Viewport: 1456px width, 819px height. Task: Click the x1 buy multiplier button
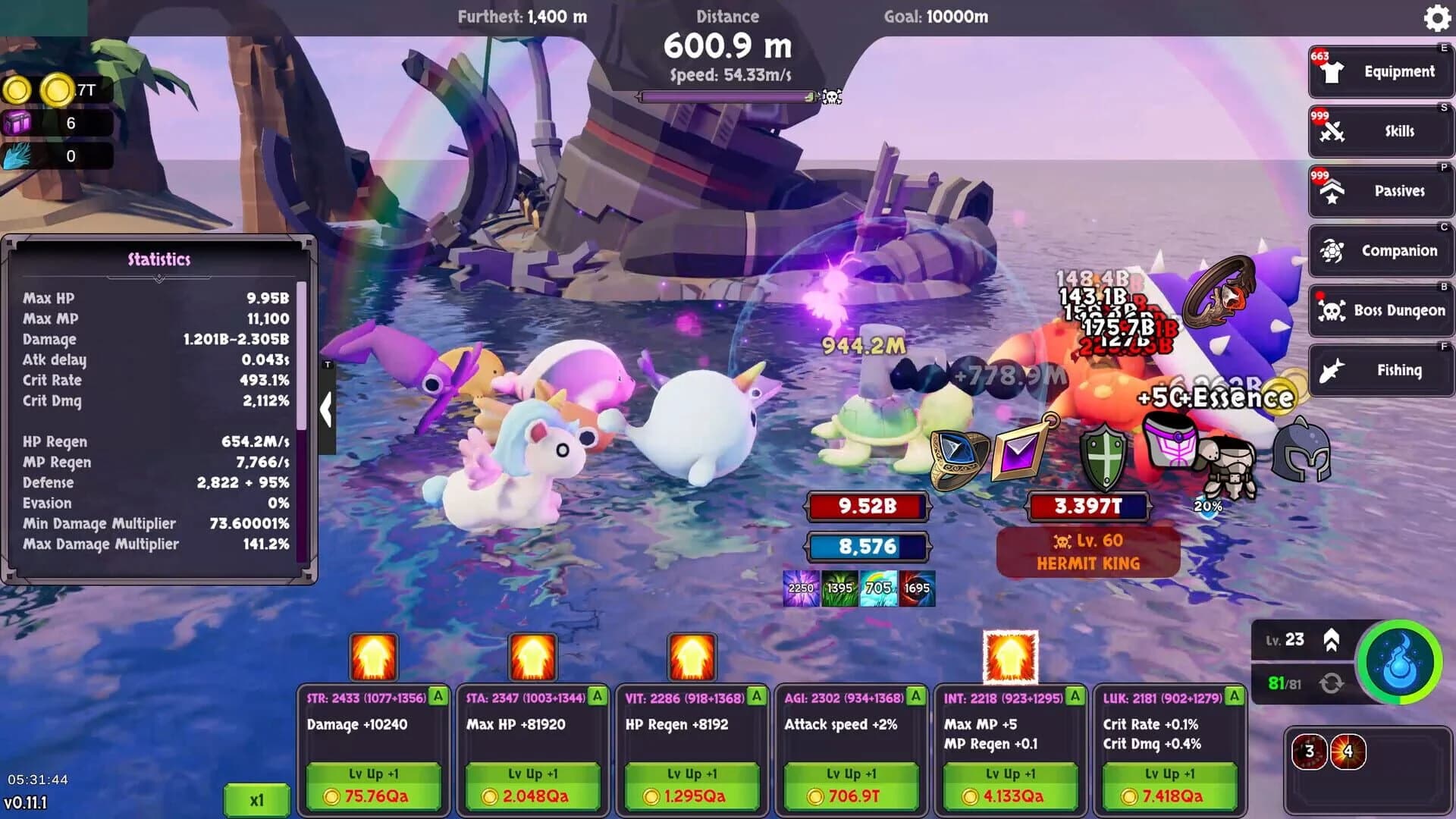coord(257,797)
